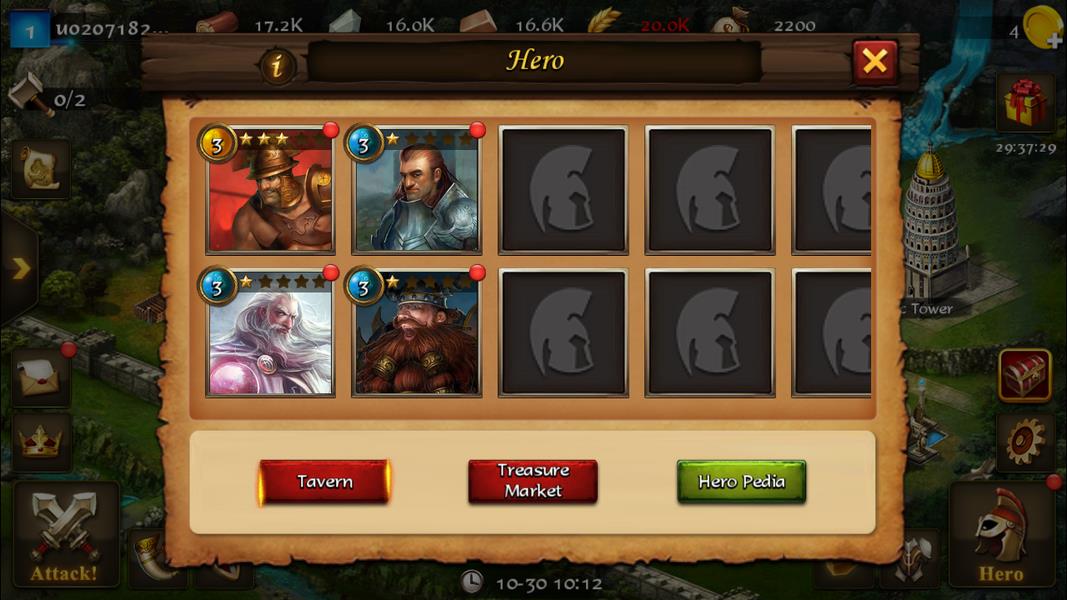Image resolution: width=1067 pixels, height=600 pixels.
Task: Open the red treasure chest icon
Action: (1025, 375)
